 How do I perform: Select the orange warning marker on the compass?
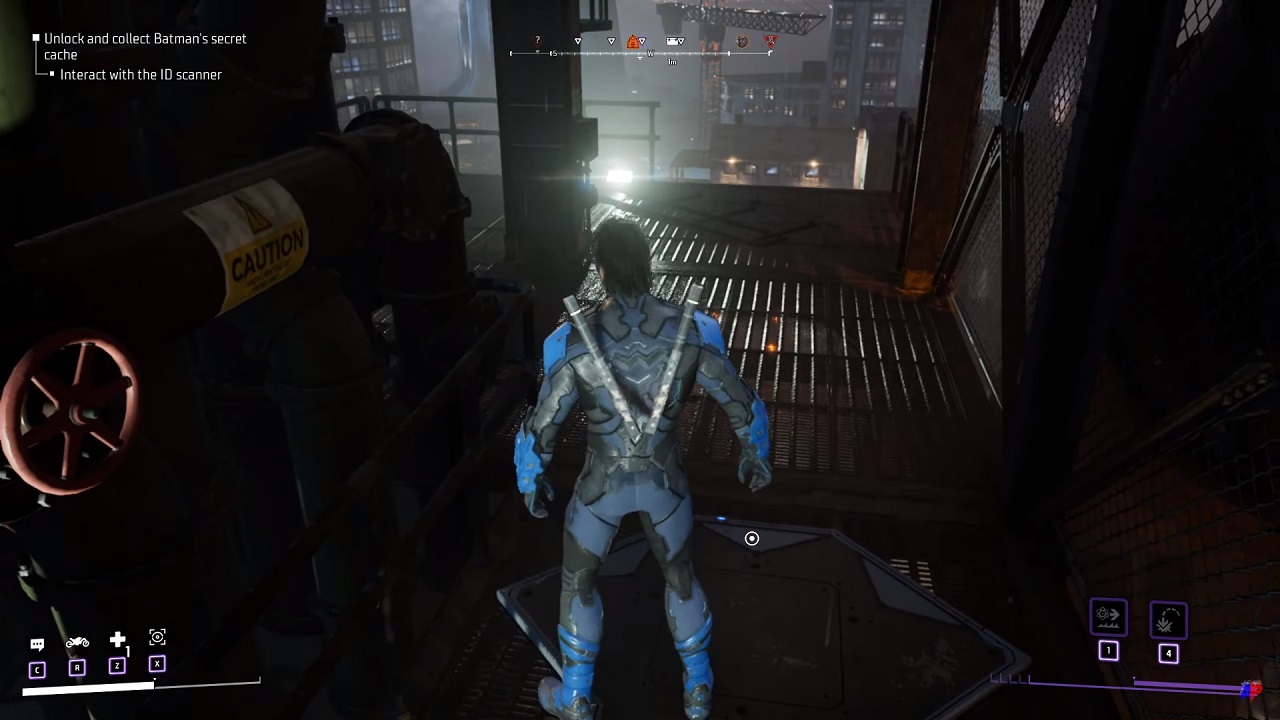pyautogui.click(x=633, y=41)
